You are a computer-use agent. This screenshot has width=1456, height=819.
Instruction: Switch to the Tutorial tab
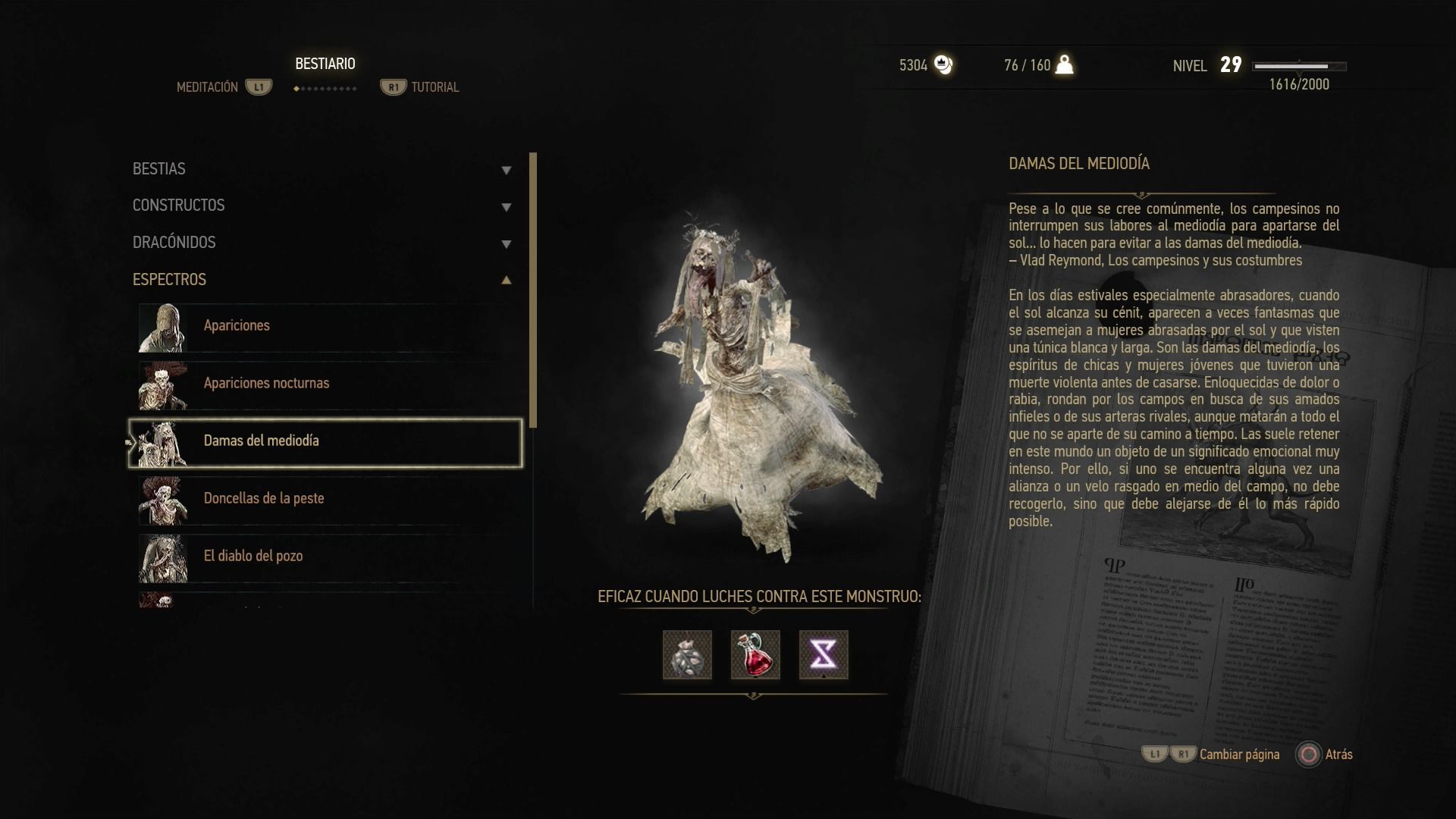coord(435,87)
